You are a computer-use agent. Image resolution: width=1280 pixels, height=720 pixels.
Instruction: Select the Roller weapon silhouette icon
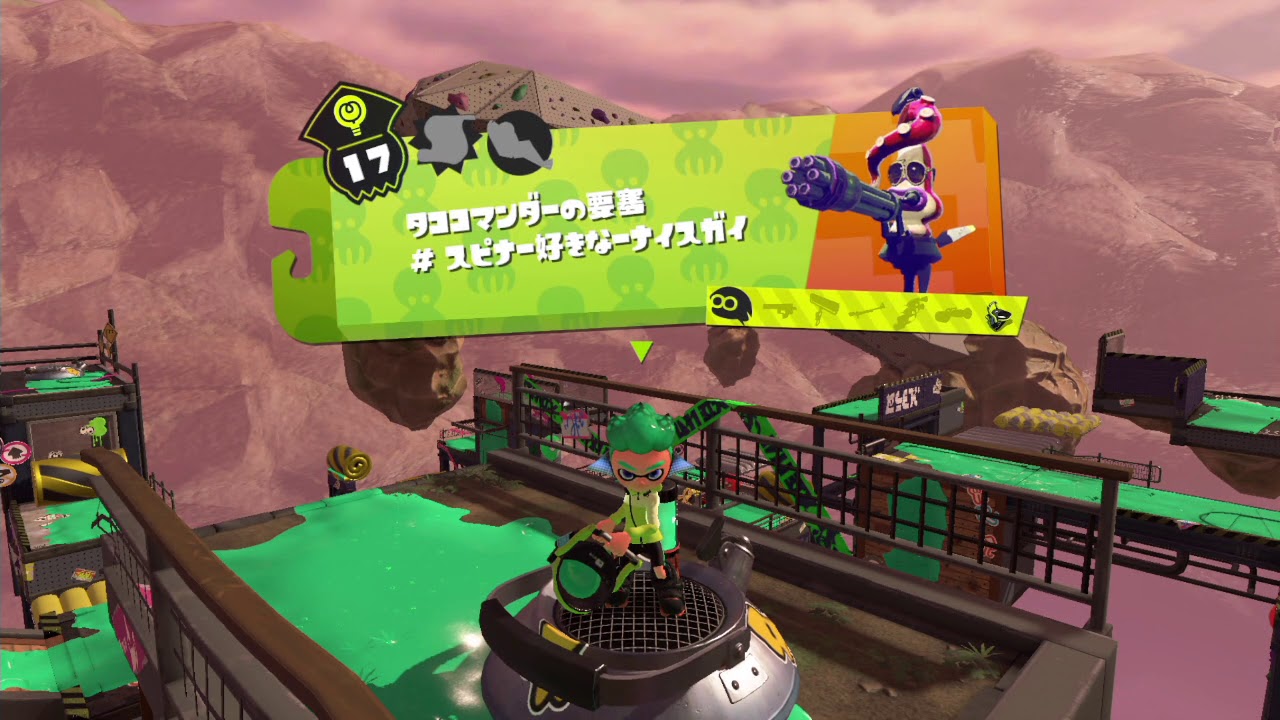coord(825,308)
